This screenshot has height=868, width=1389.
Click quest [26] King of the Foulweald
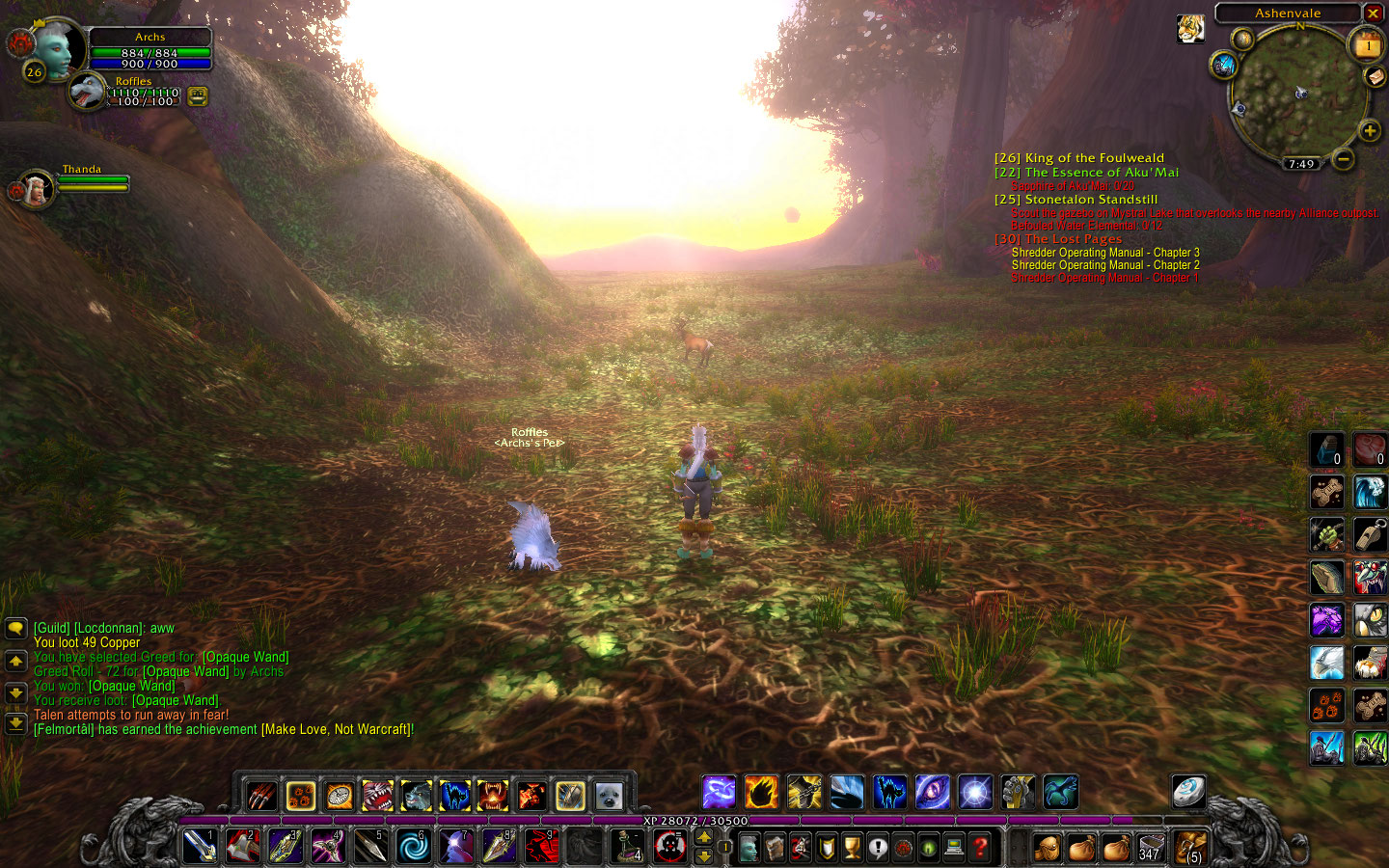coord(1079,157)
